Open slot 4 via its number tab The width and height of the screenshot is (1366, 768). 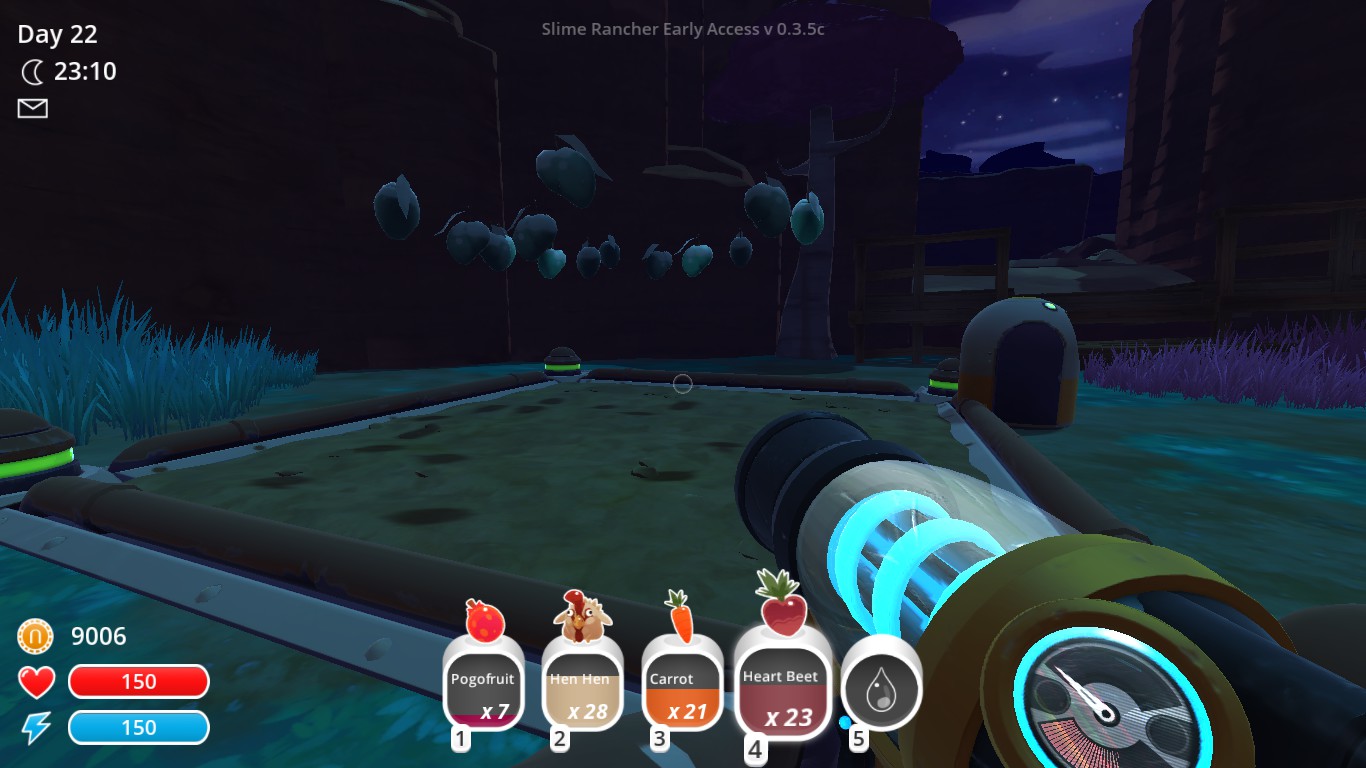pyautogui.click(x=755, y=748)
